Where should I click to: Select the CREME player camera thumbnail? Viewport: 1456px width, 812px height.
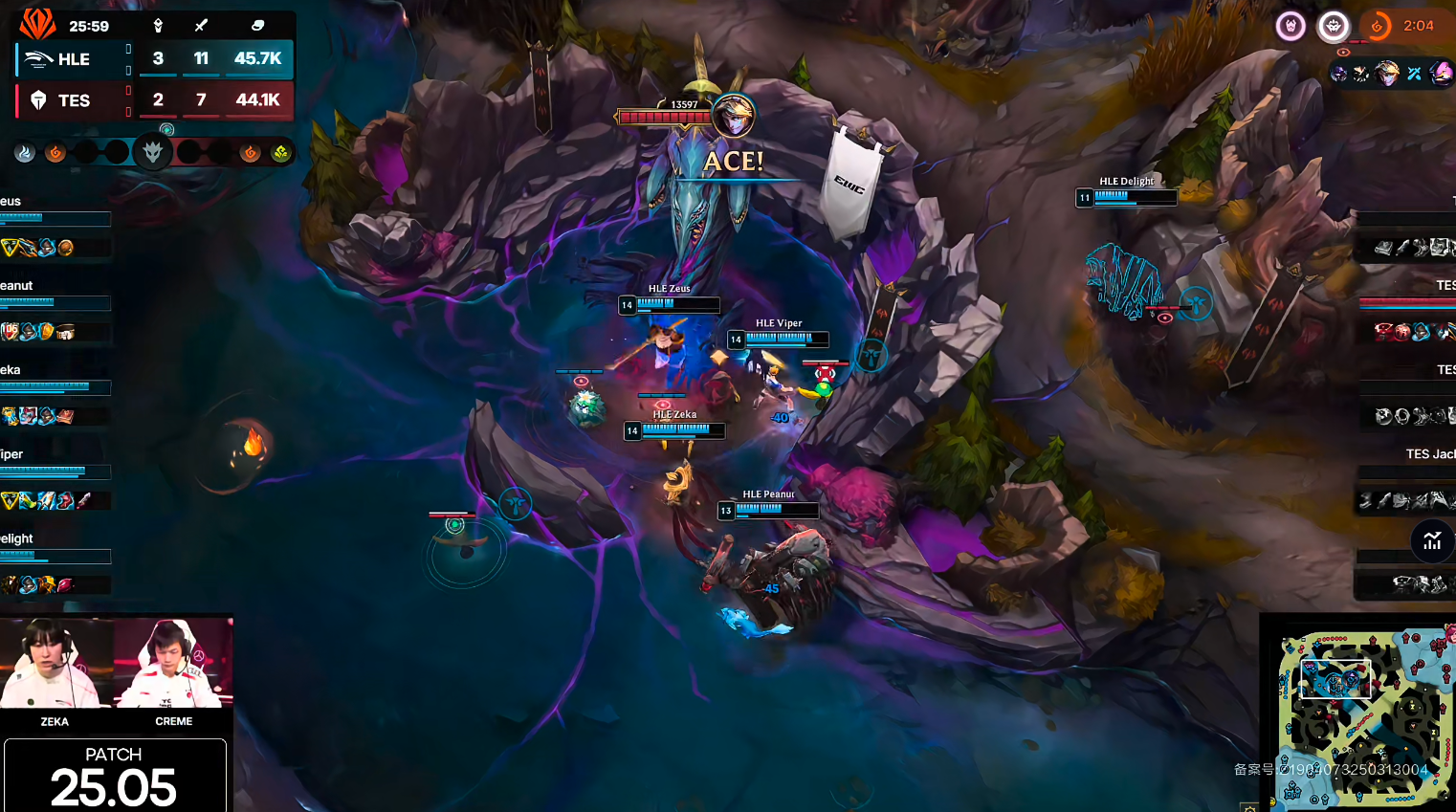tap(173, 665)
